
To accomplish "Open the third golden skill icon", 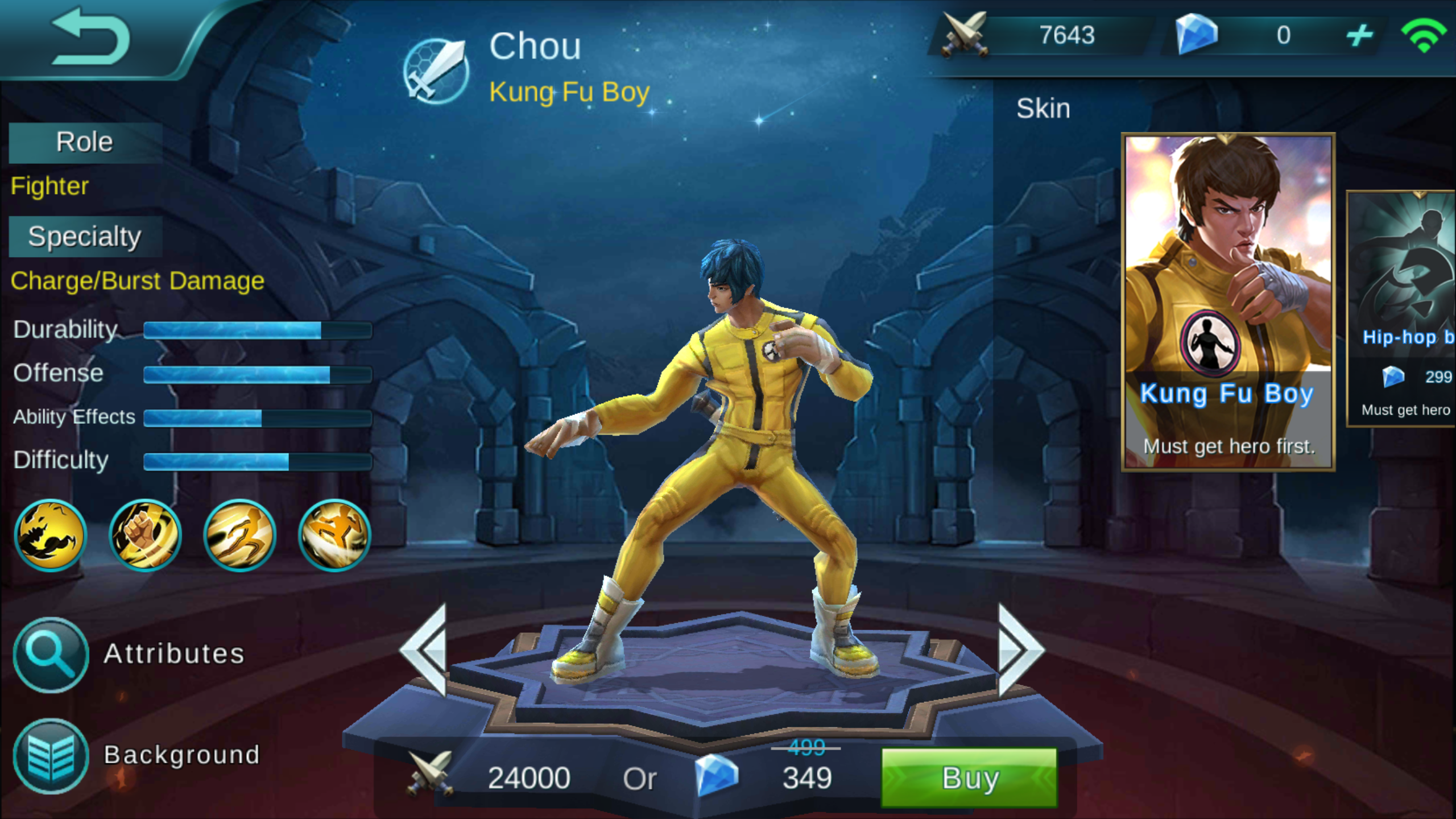I will (x=239, y=535).
